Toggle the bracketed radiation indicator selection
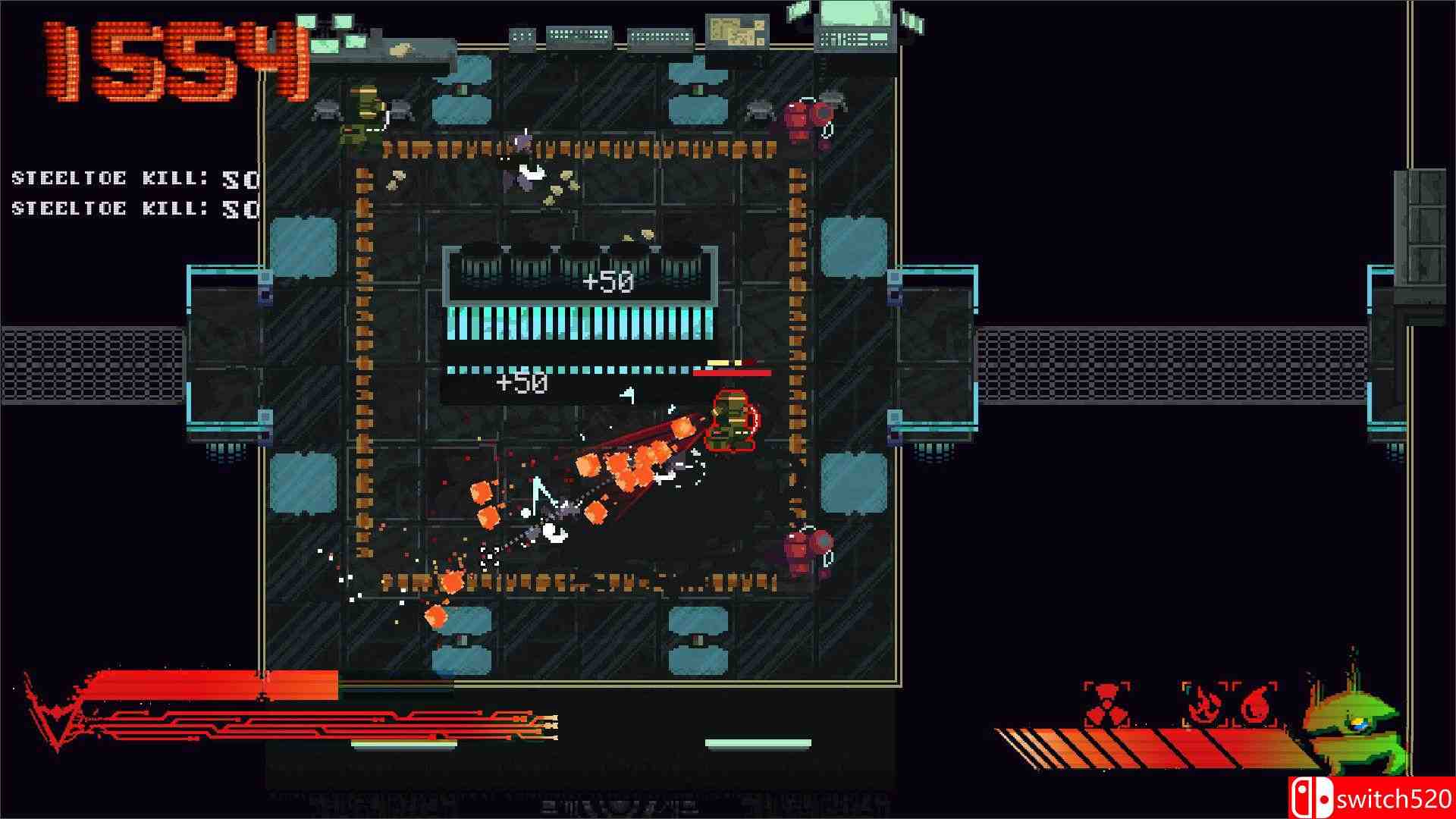Image resolution: width=1456 pixels, height=819 pixels. pos(1106,701)
